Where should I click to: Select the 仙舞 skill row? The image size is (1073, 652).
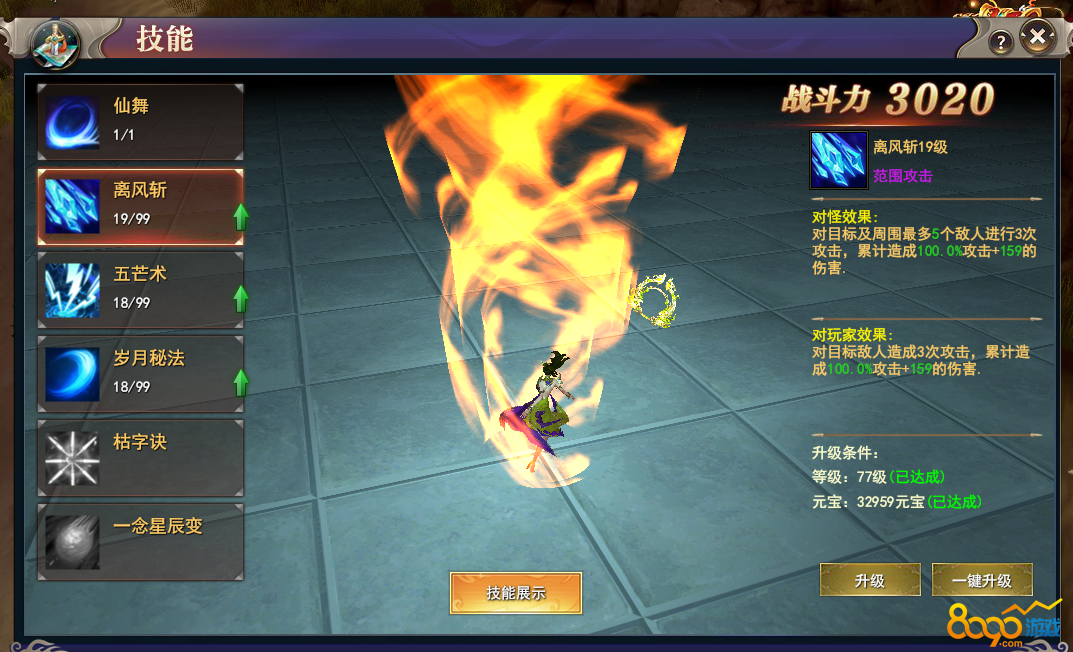140,122
